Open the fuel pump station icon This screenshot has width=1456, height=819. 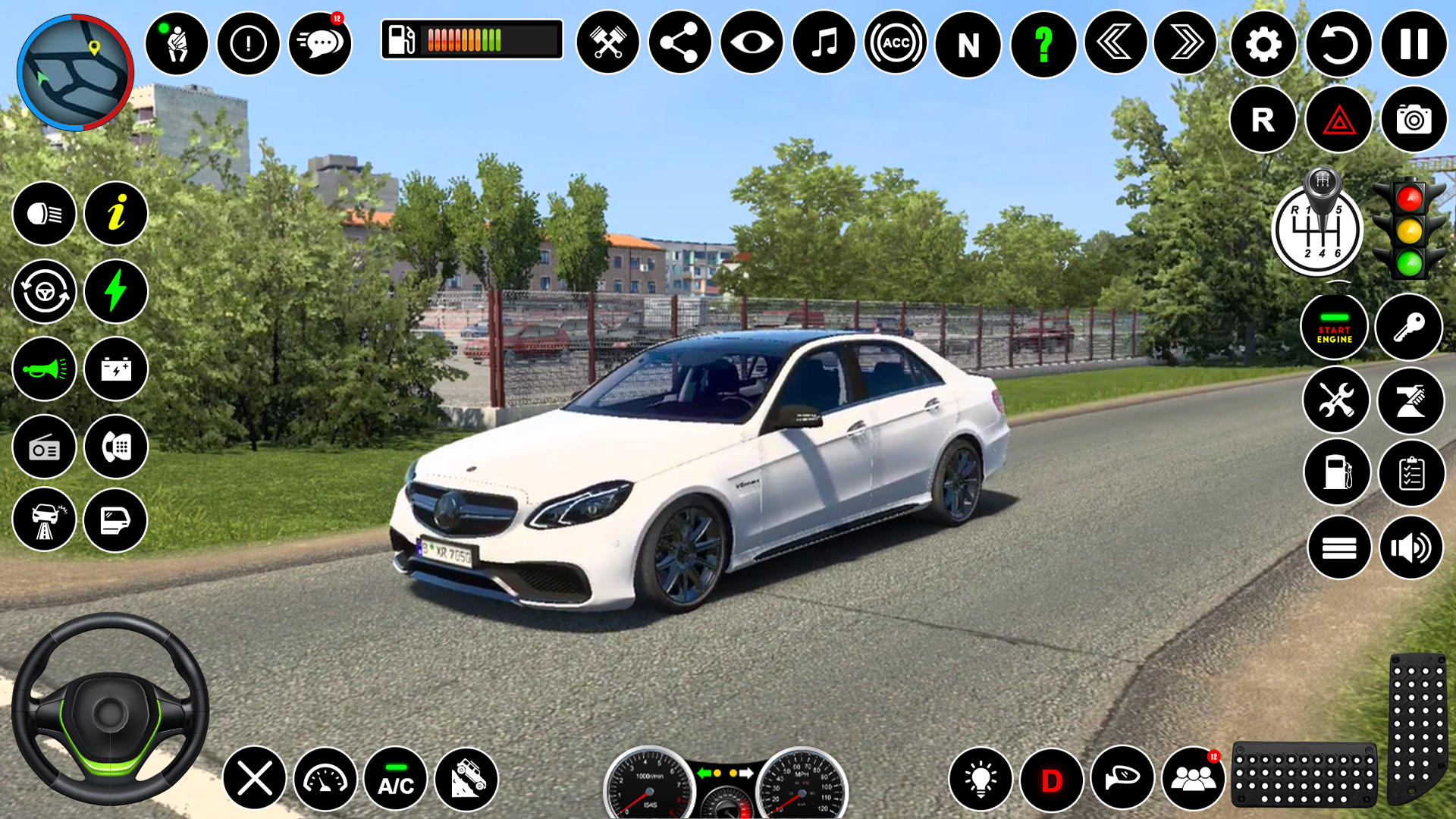coord(1337,472)
